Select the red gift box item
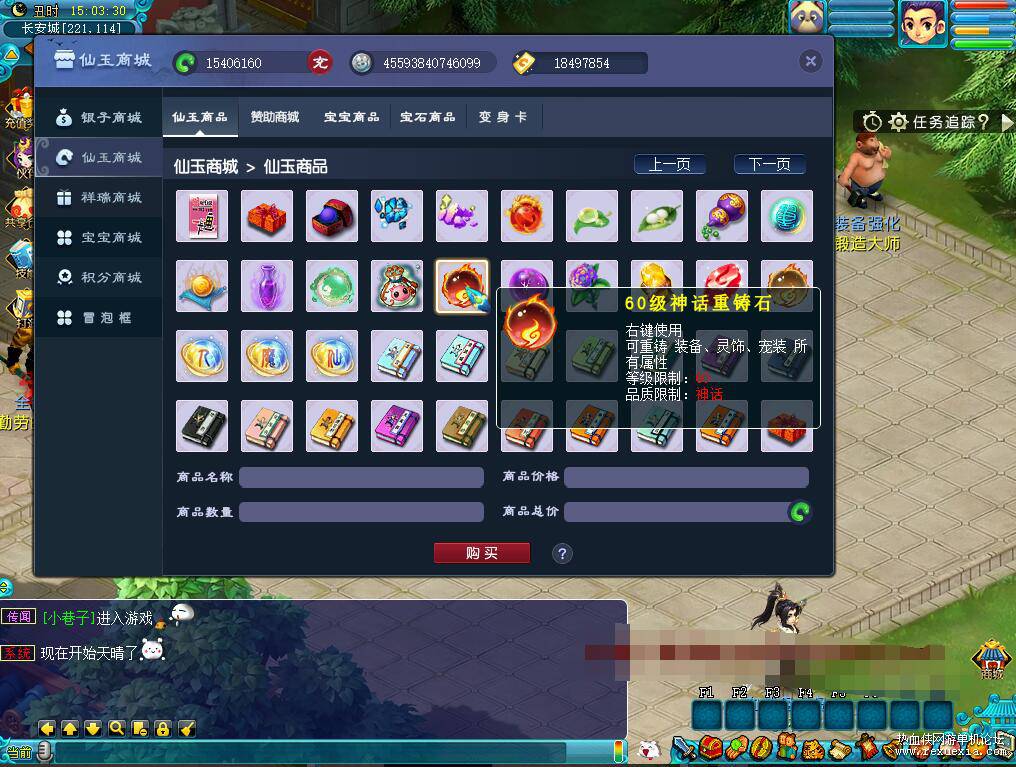 click(267, 216)
